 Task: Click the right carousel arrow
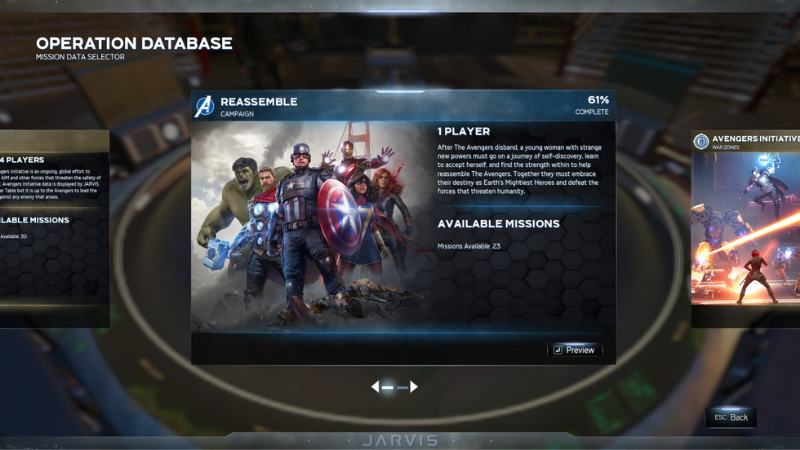pyautogui.click(x=414, y=387)
